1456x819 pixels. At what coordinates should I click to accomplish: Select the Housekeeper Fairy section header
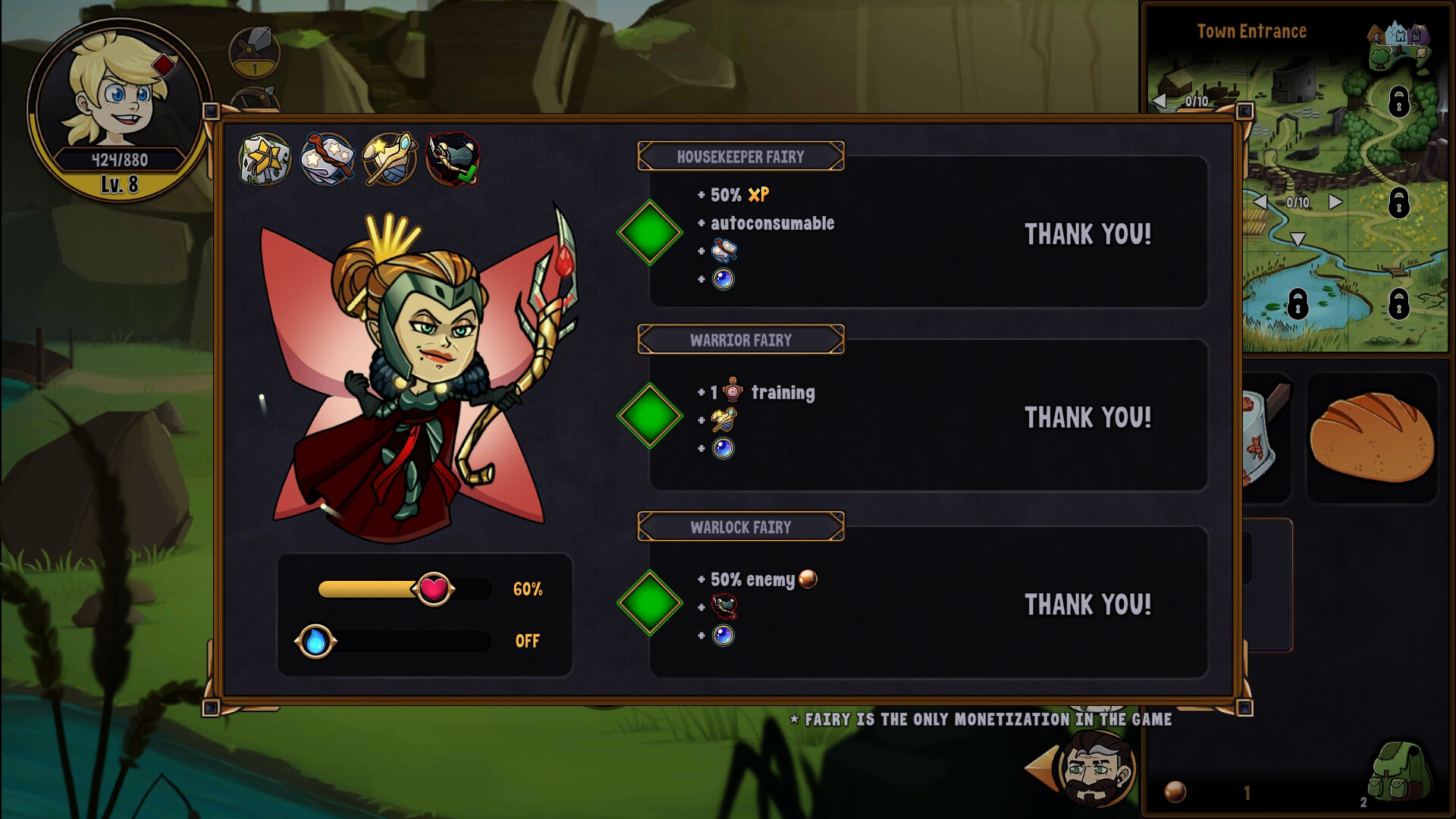click(x=742, y=156)
